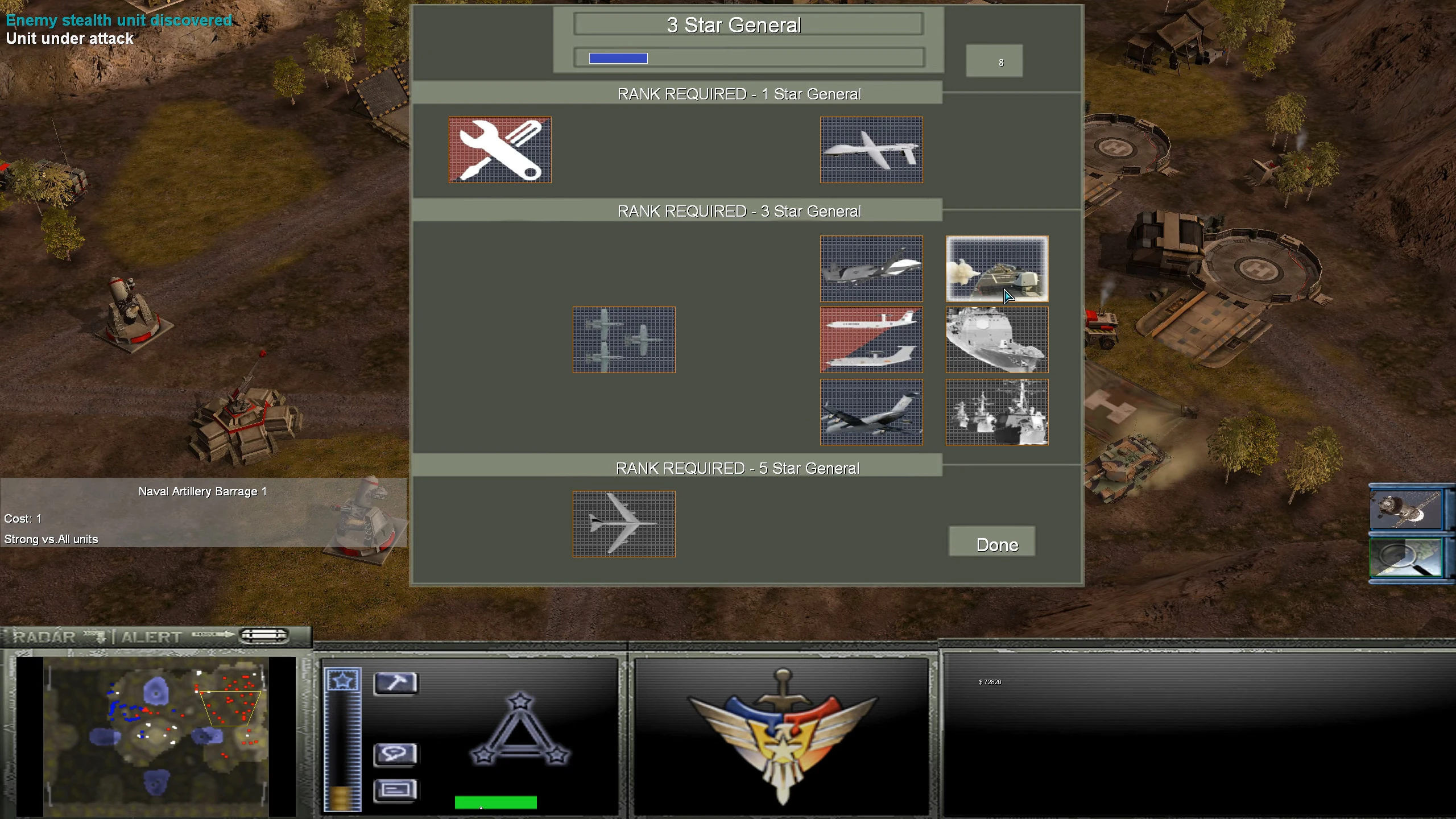Image resolution: width=1456 pixels, height=819 pixels.
Task: Choose the Spy Drone power icon
Action: point(872,150)
